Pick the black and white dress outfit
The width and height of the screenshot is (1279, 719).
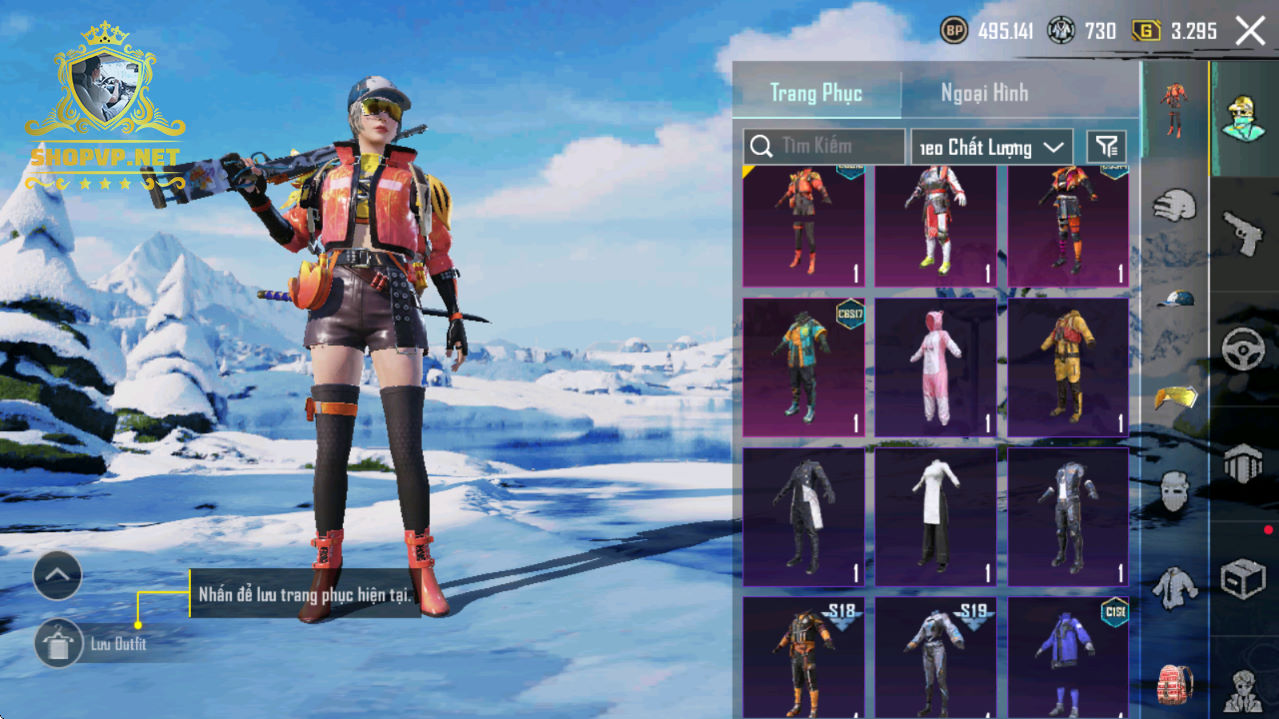[x=935, y=516]
